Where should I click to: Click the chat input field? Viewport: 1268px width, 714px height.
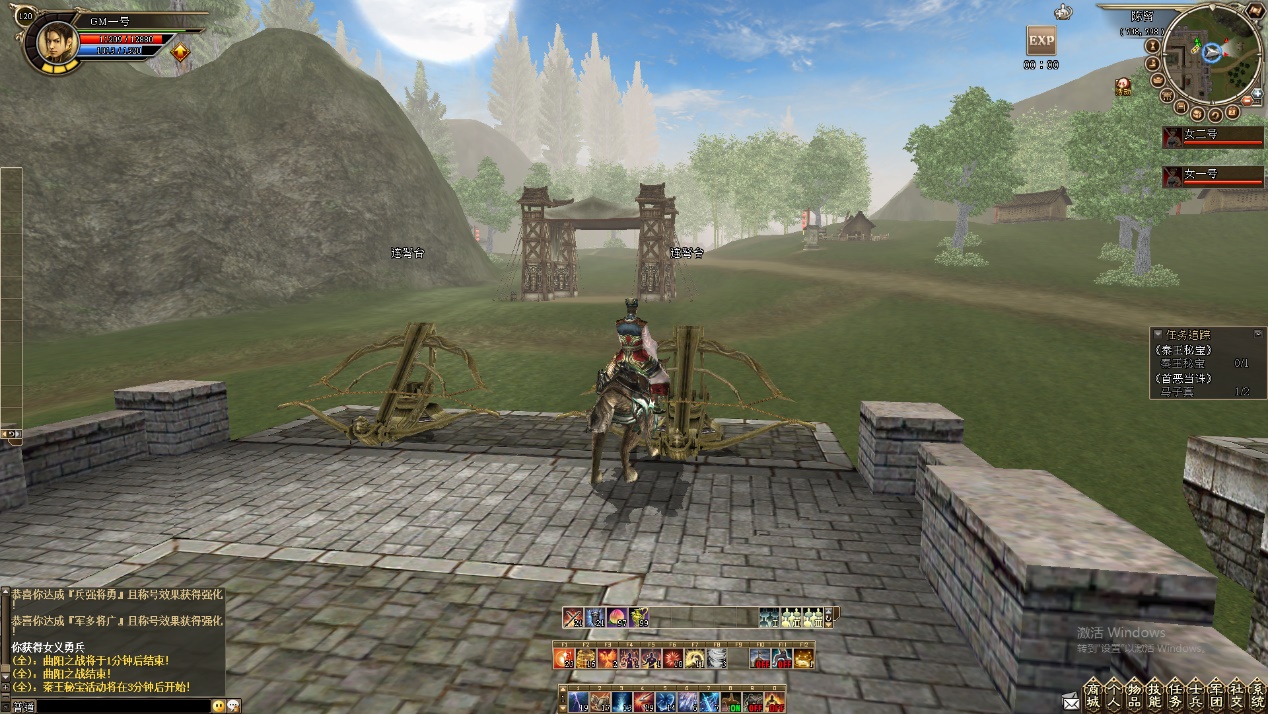[x=120, y=706]
